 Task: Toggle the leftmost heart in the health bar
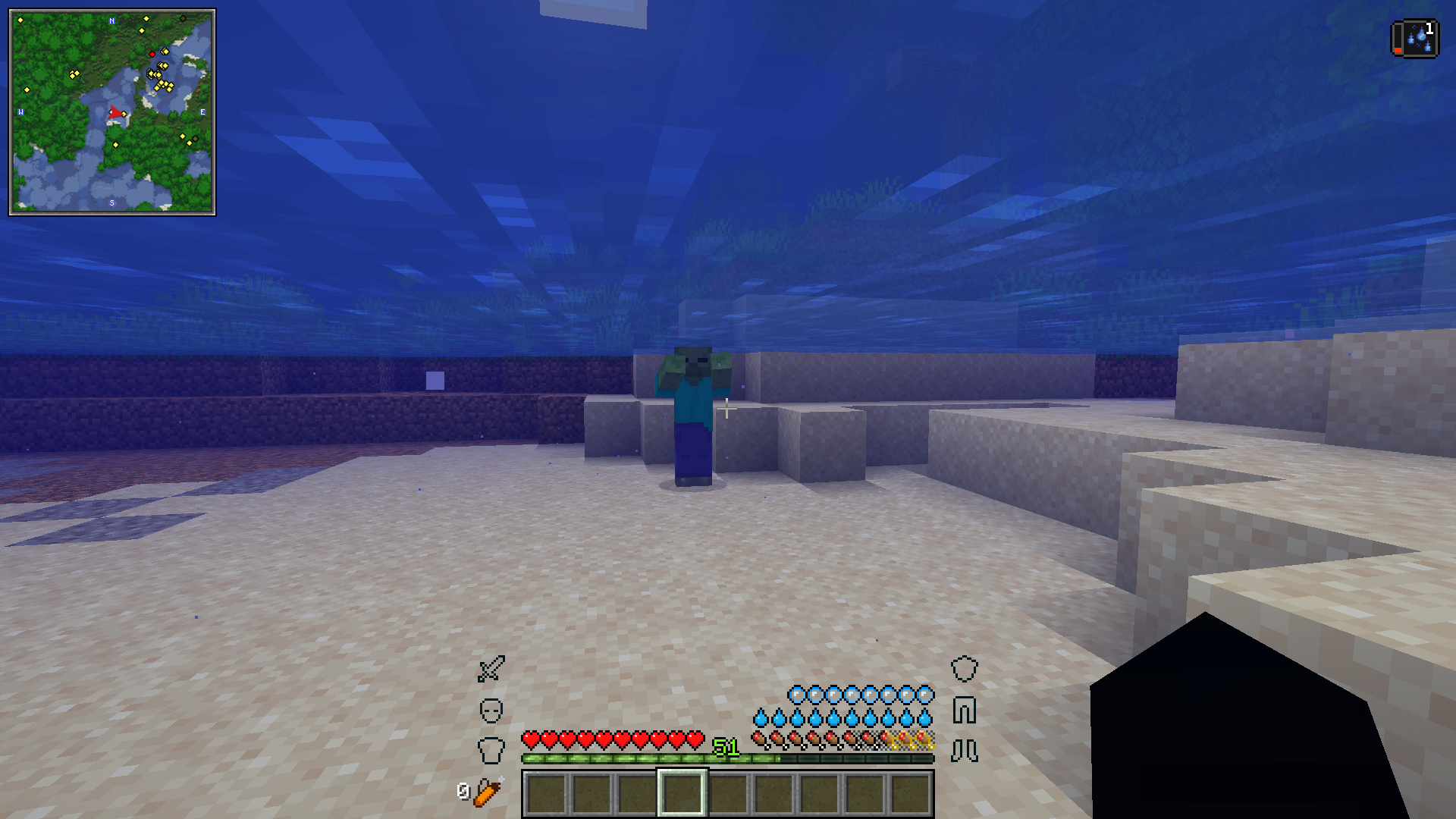pos(532,738)
